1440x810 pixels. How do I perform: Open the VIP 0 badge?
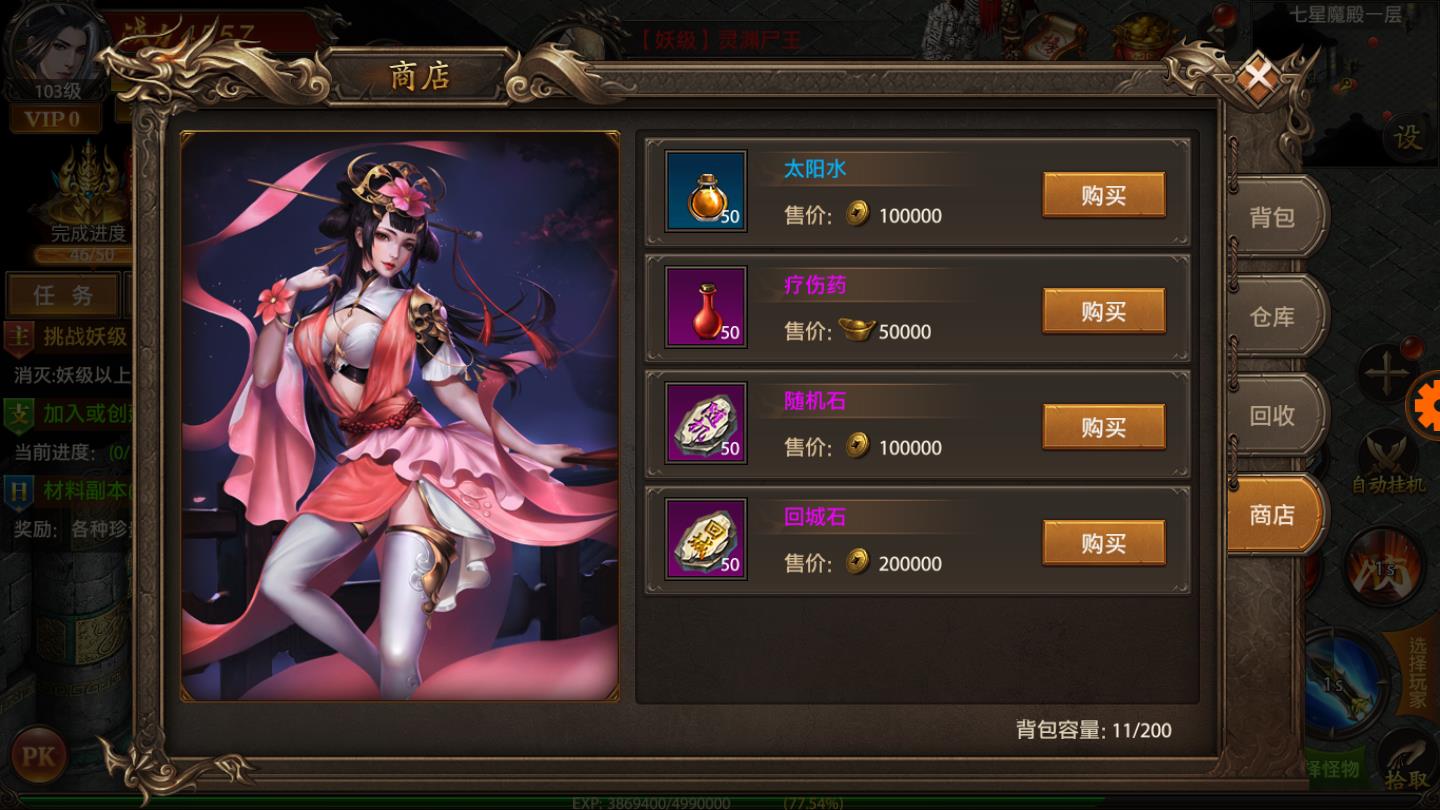tap(55, 120)
